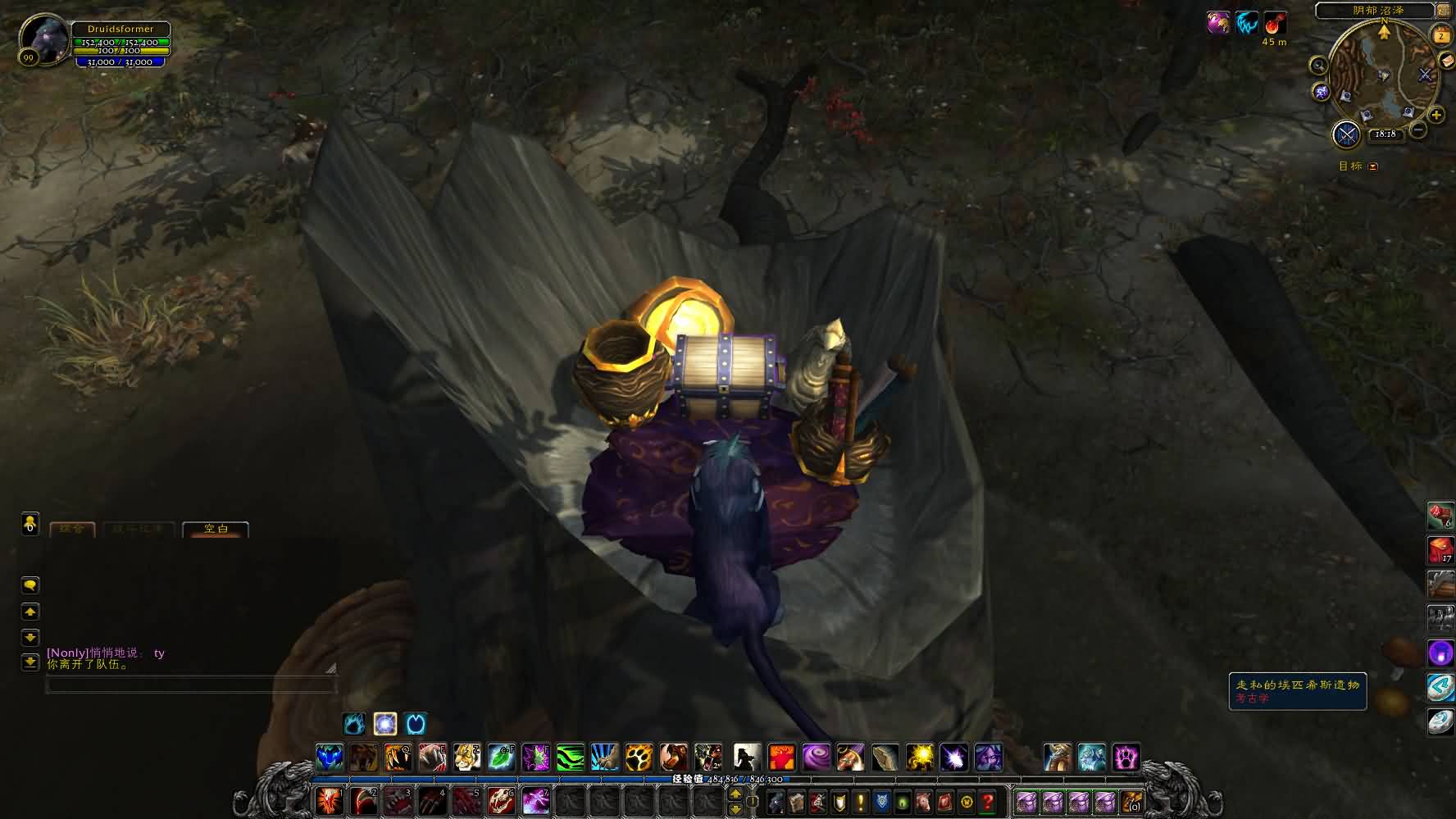Open the friends list button above chat

pyautogui.click(x=30, y=523)
